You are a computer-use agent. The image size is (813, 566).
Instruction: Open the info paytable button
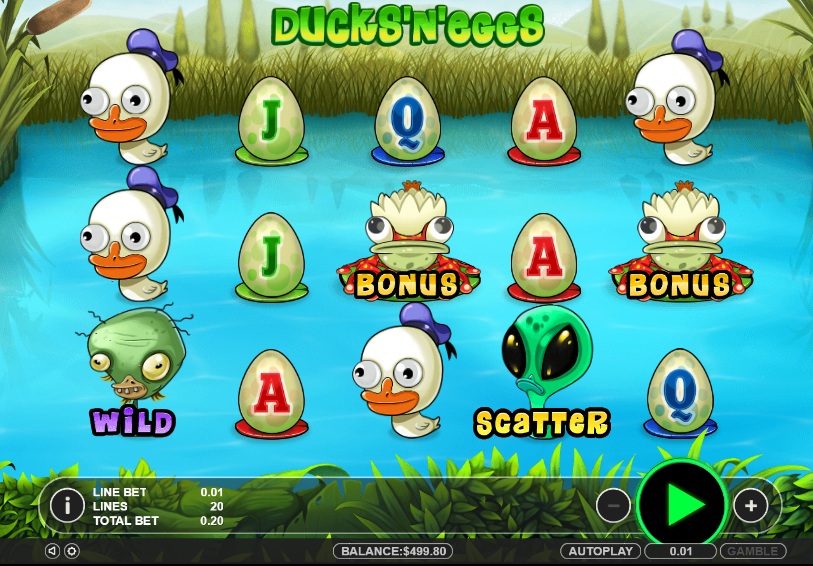67,505
